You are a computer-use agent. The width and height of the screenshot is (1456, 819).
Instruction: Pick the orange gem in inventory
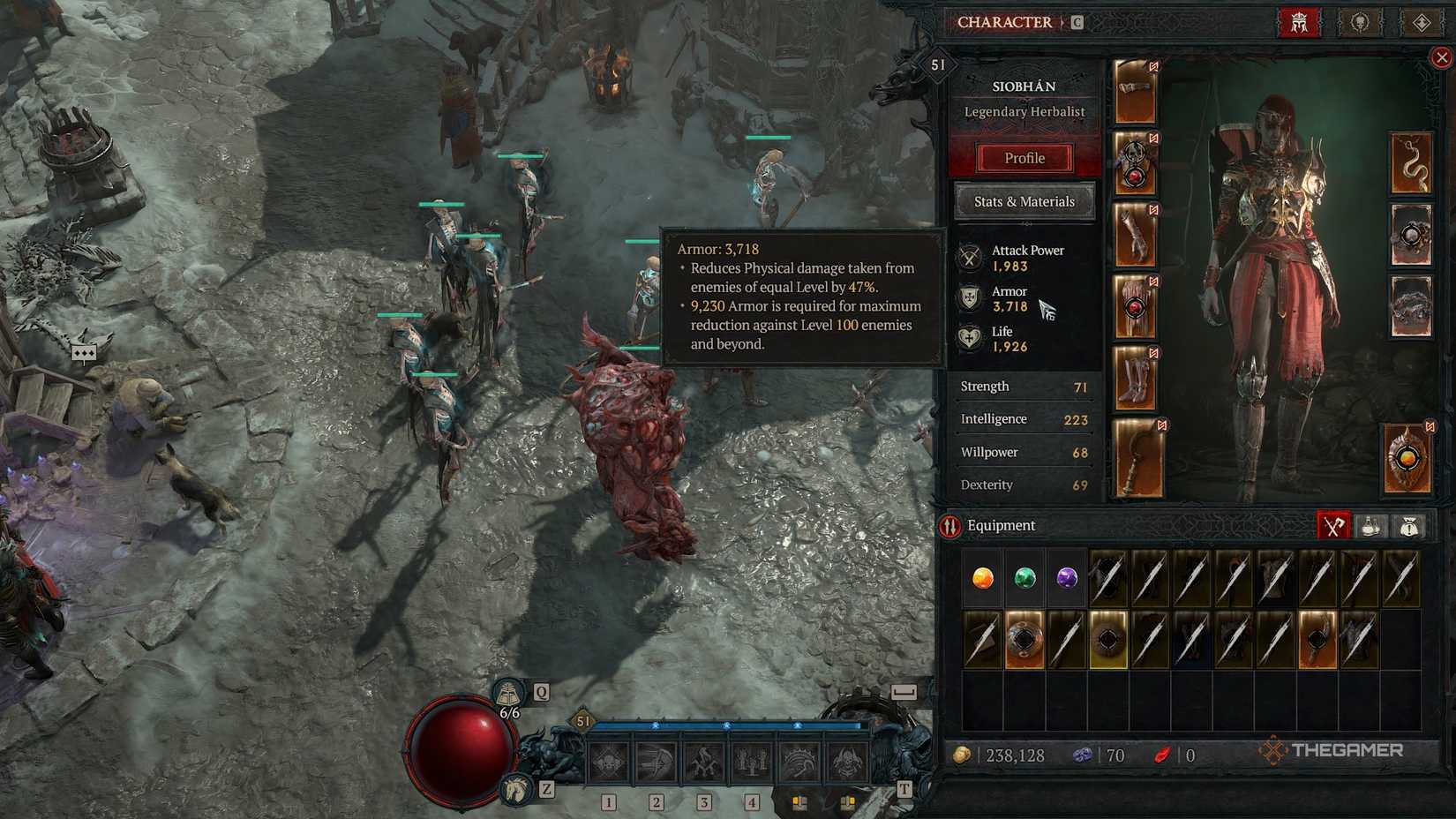982,578
